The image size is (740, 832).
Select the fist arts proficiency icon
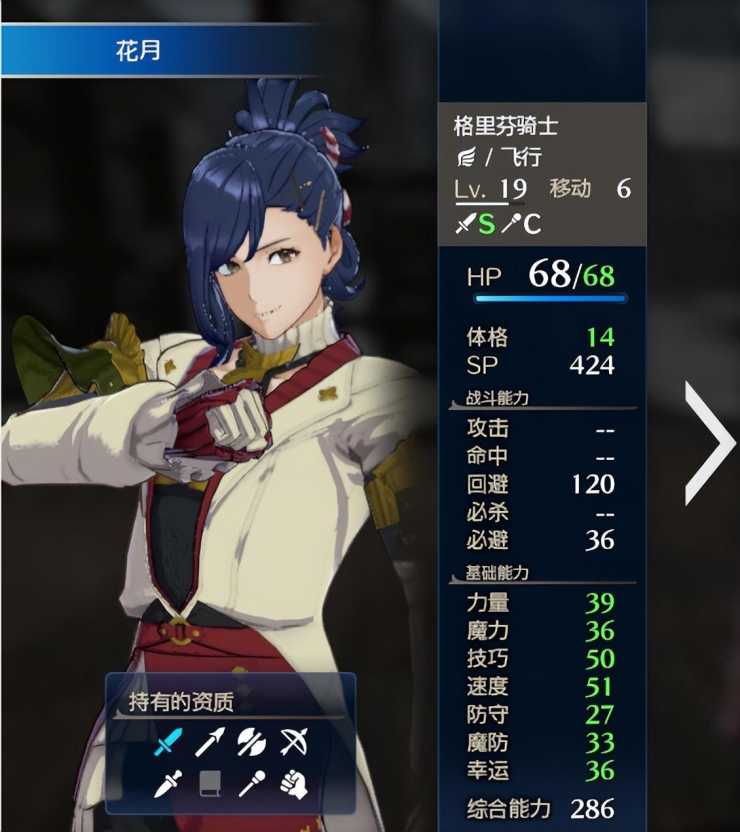[293, 783]
